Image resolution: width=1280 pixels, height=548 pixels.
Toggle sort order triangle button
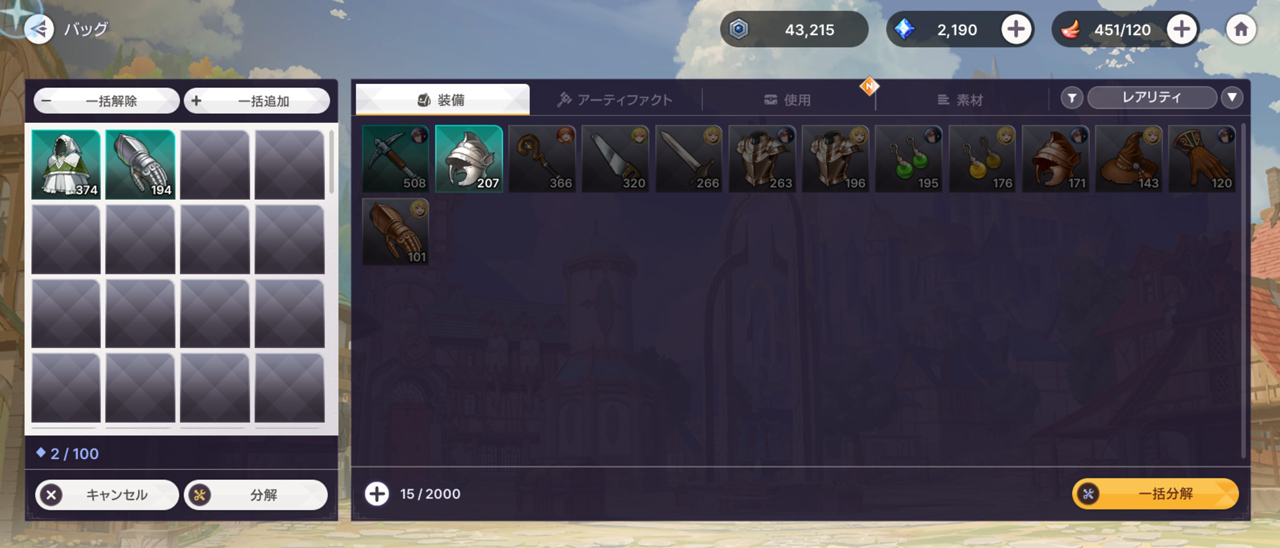pyautogui.click(x=1232, y=98)
